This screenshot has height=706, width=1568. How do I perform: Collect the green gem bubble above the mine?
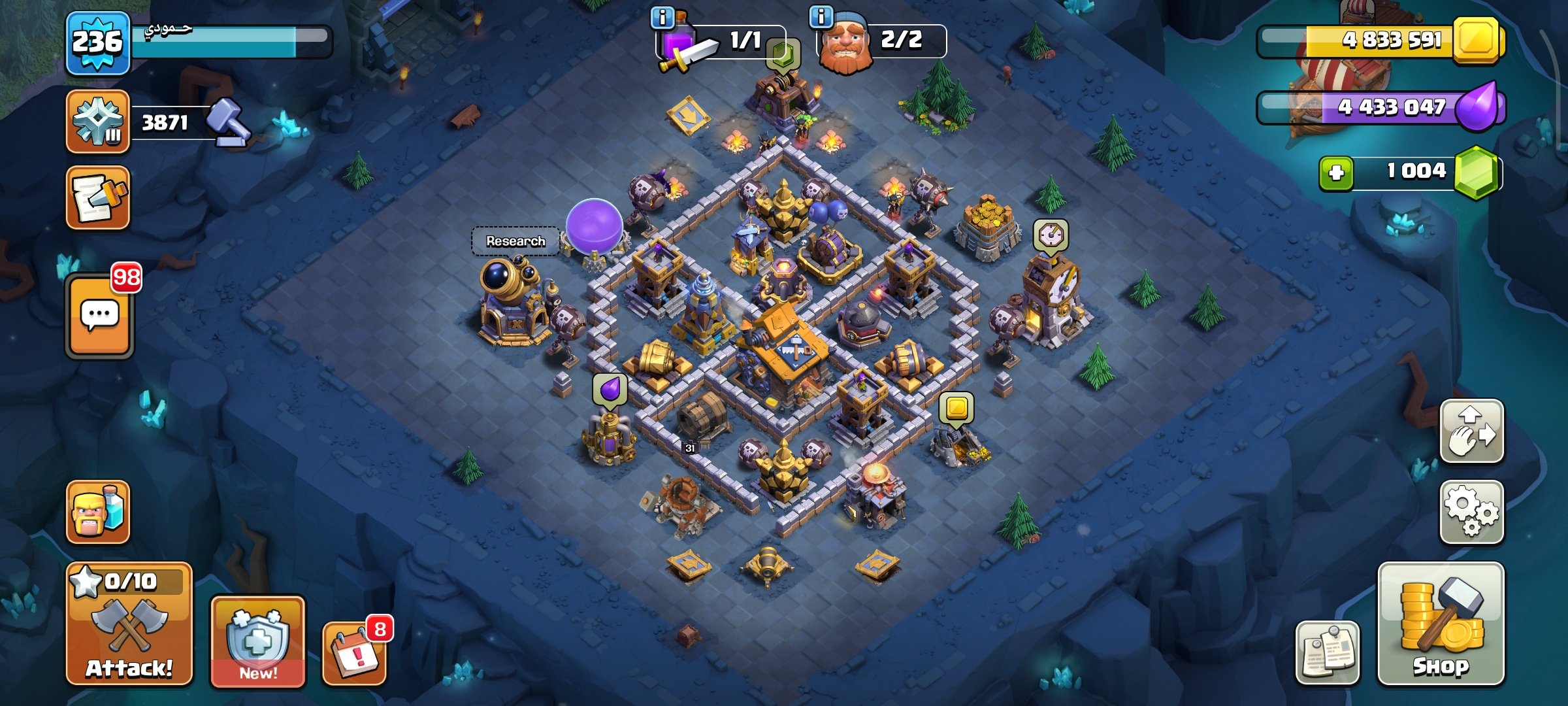pos(783,54)
